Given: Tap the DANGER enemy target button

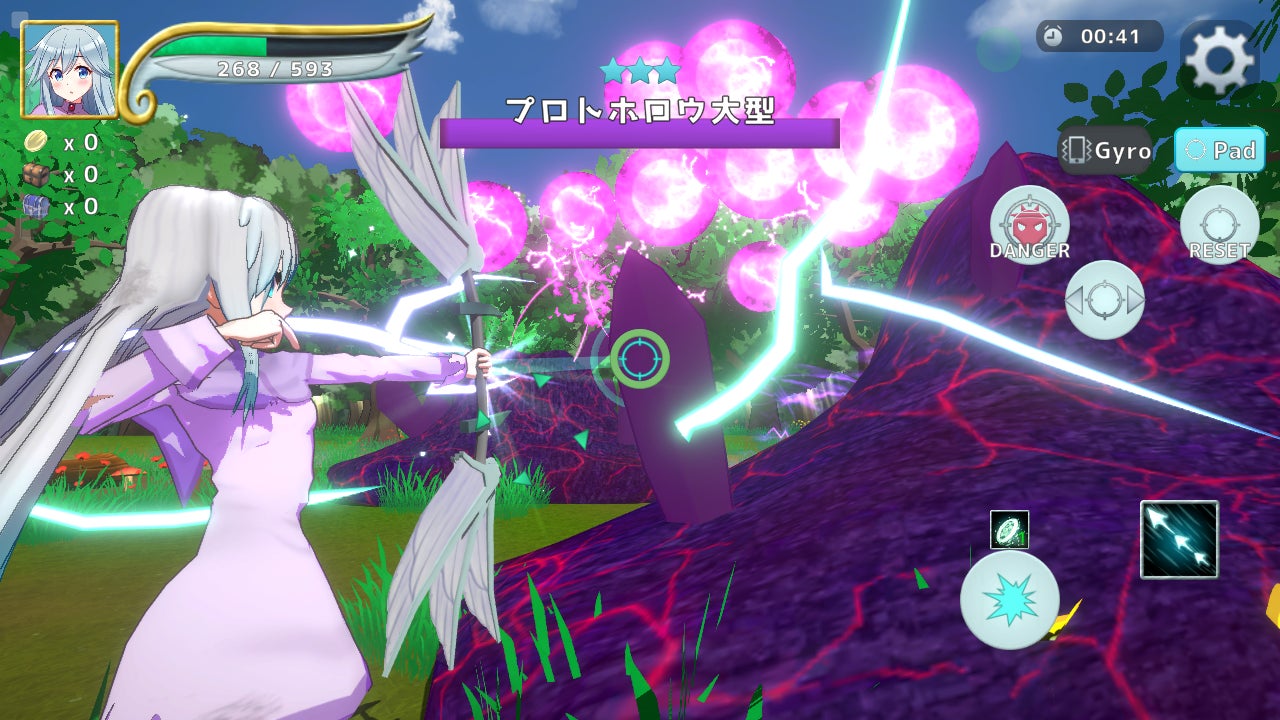Looking at the screenshot, I should (x=1030, y=225).
